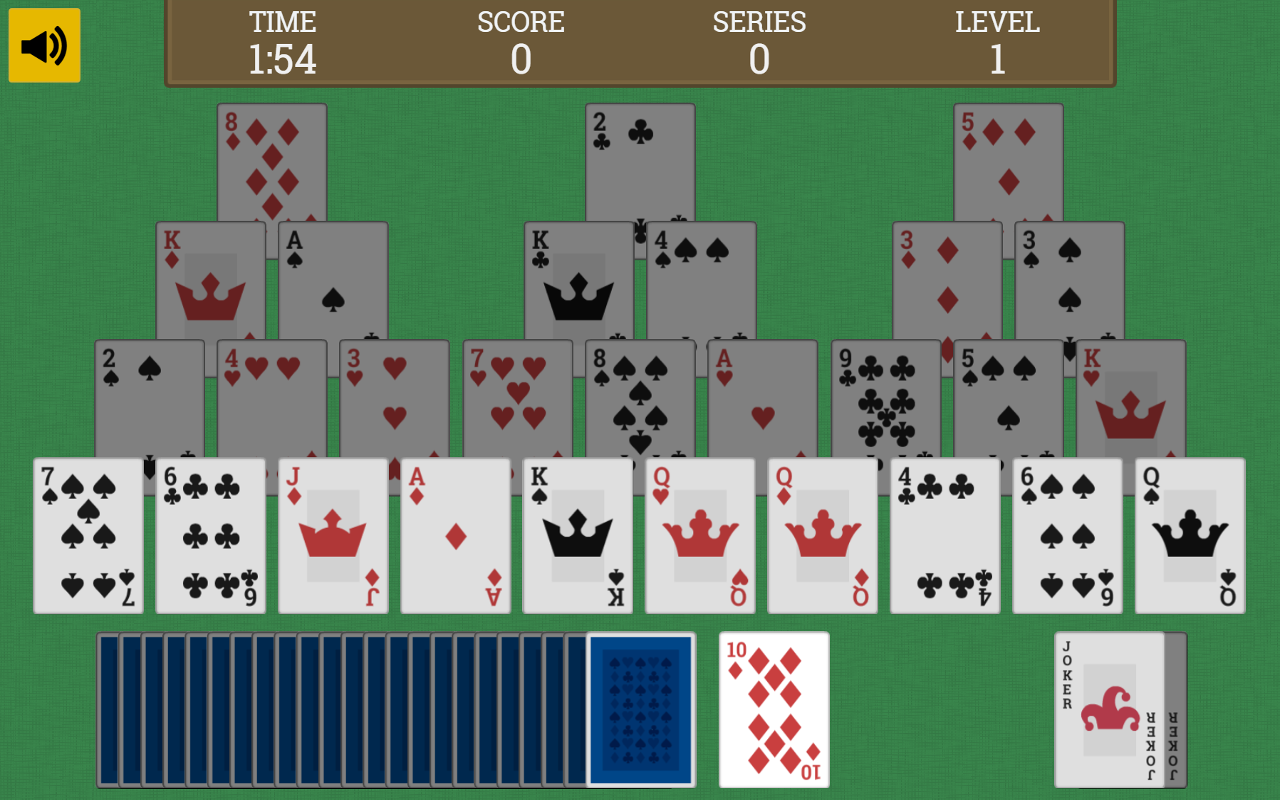
Task: Select the 7 of Spades card
Action: (88, 535)
